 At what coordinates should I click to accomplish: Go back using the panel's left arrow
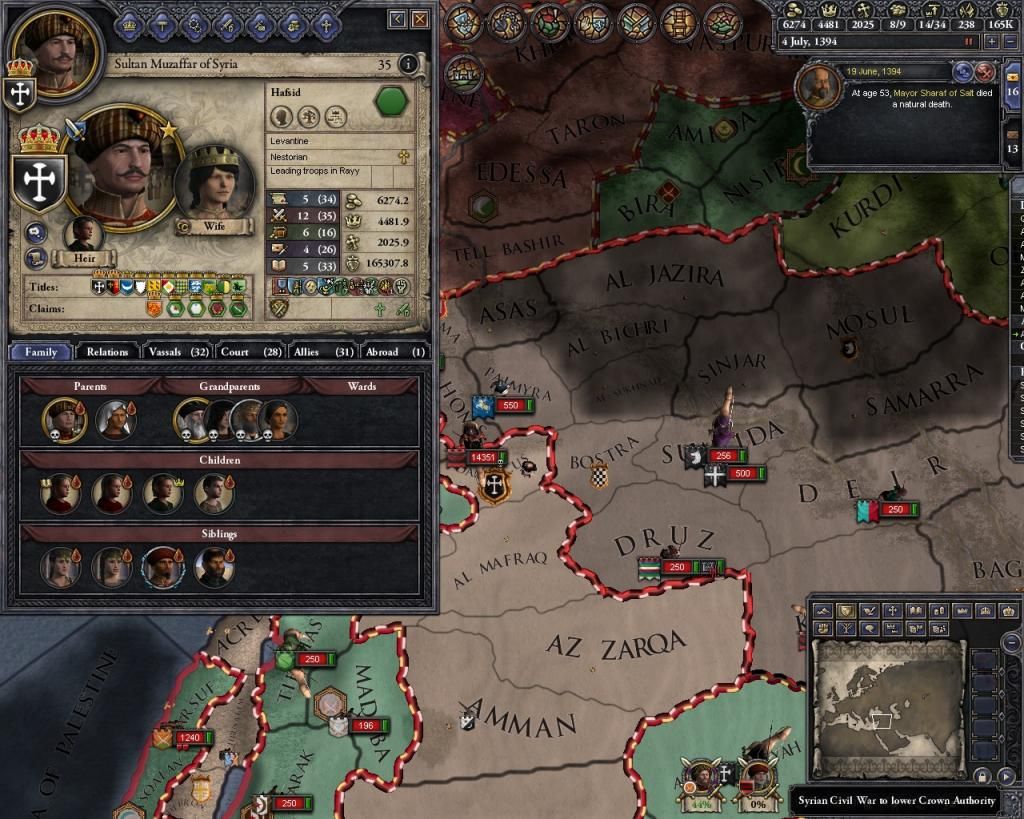coord(397,19)
